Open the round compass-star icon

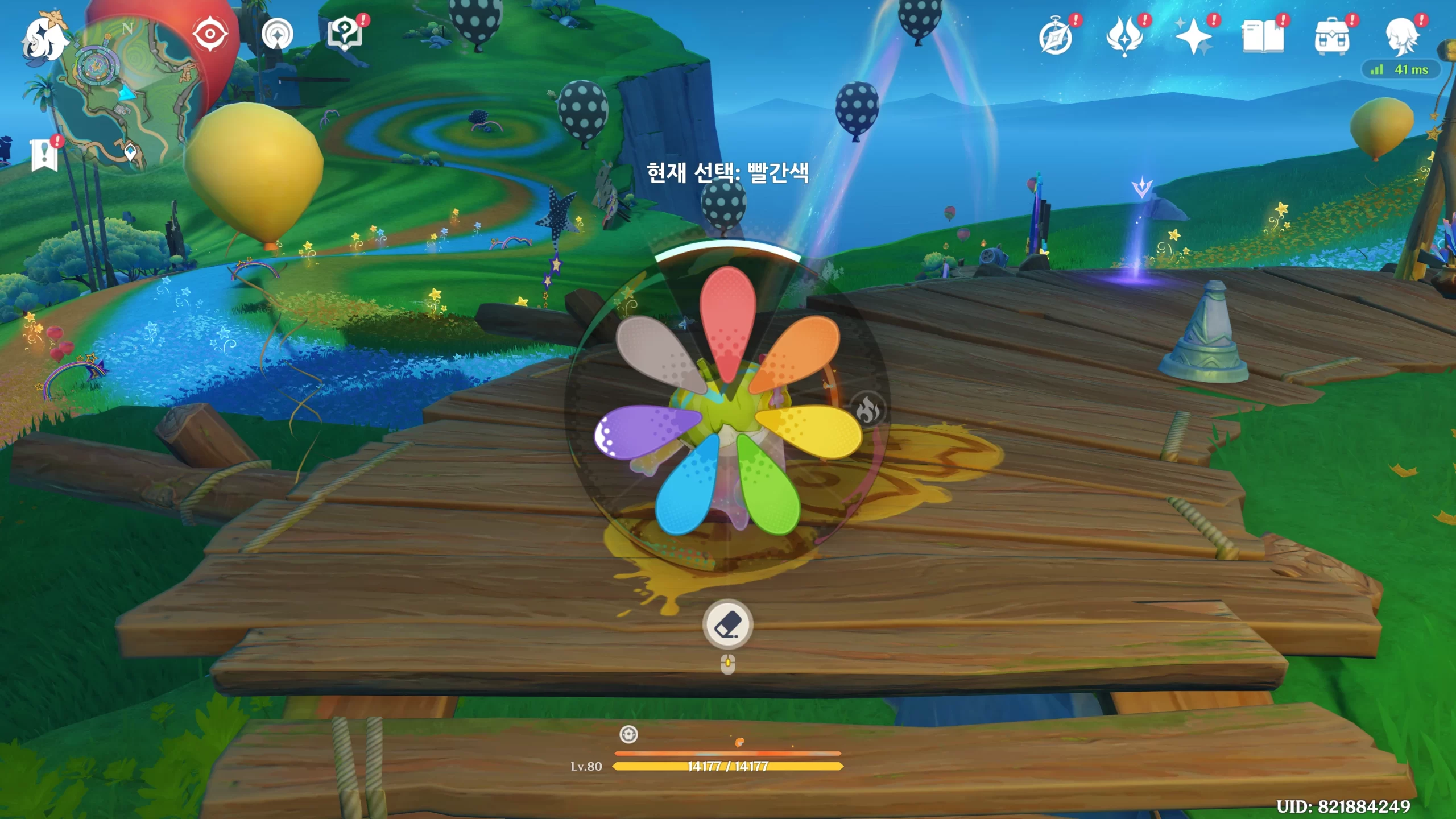click(278, 35)
